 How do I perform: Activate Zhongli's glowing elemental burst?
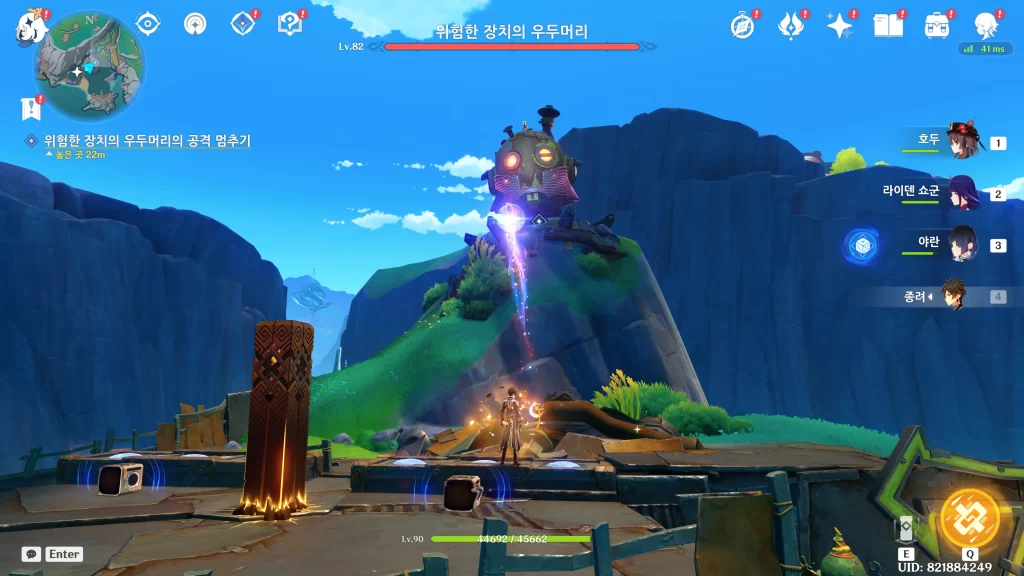[970, 518]
